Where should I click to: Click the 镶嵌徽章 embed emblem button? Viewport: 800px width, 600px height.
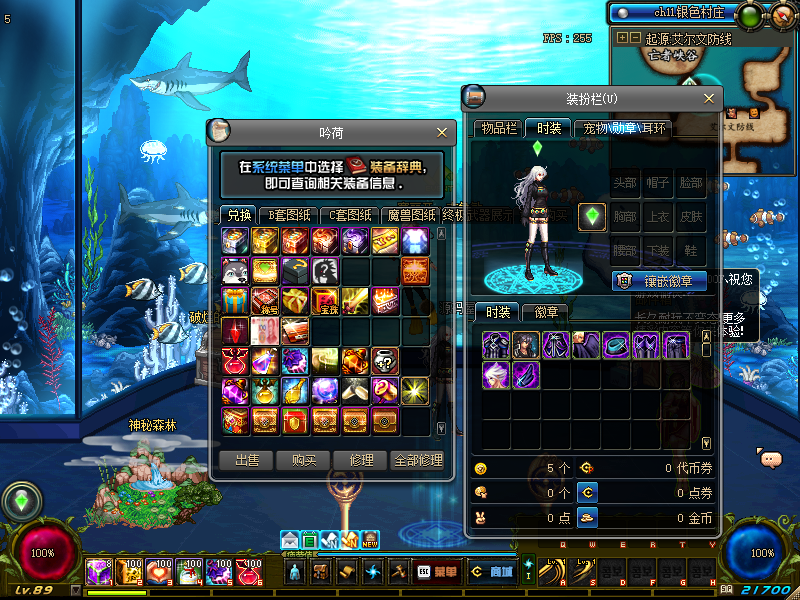(659, 281)
